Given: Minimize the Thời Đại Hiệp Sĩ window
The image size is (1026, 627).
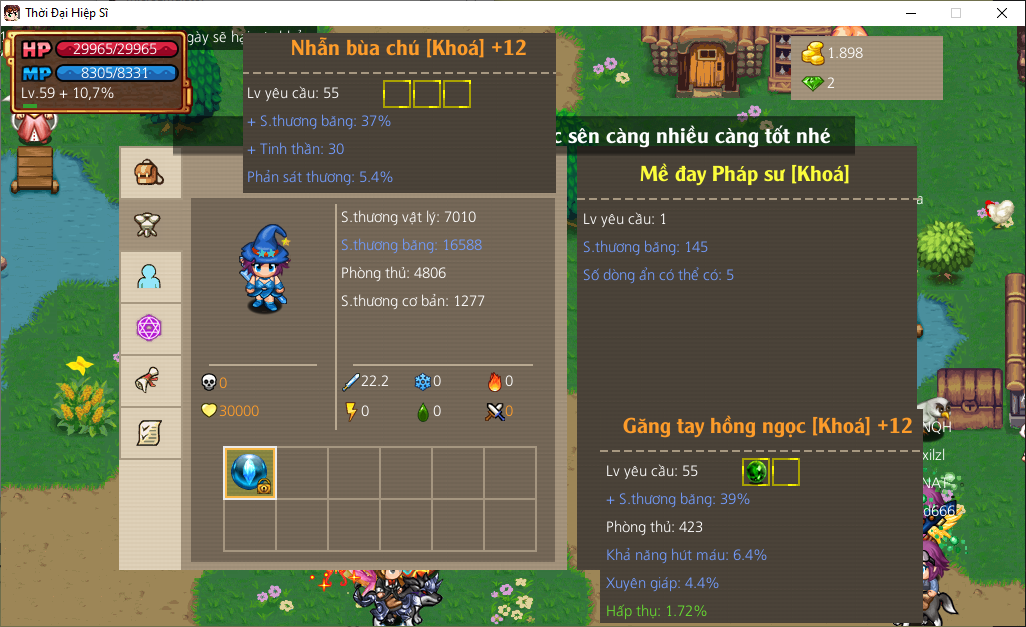Looking at the screenshot, I should pos(910,13).
